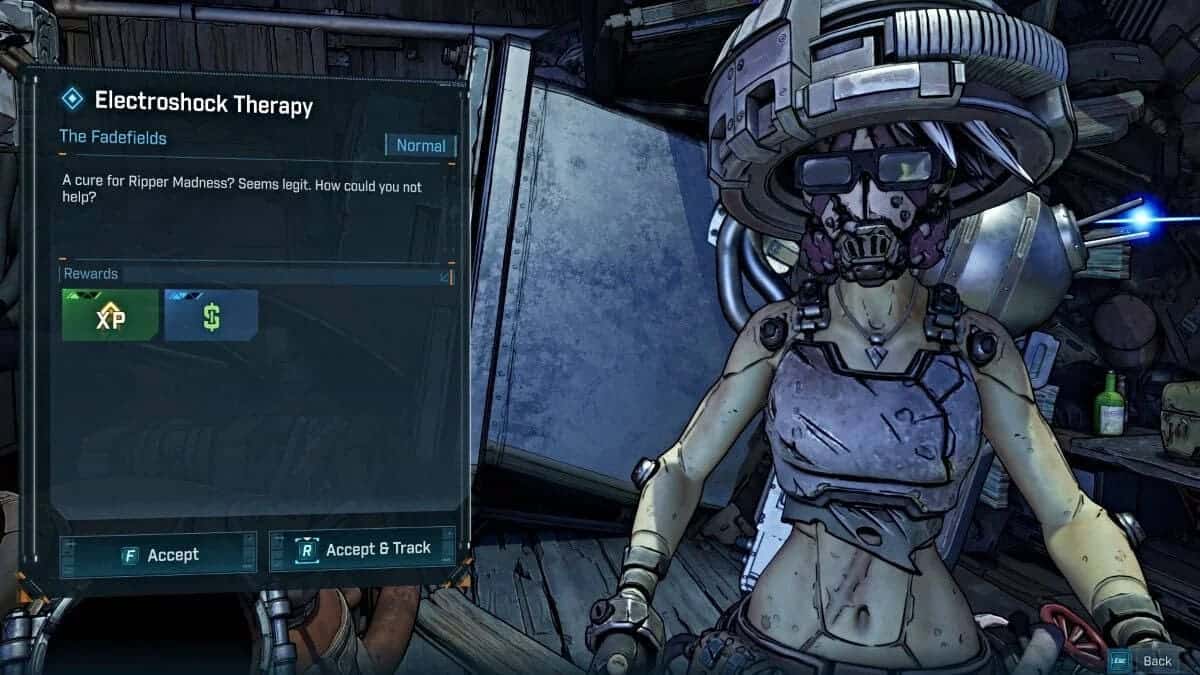Choose Accept & Track for this mission
Image resolution: width=1200 pixels, height=675 pixels.
pos(362,549)
